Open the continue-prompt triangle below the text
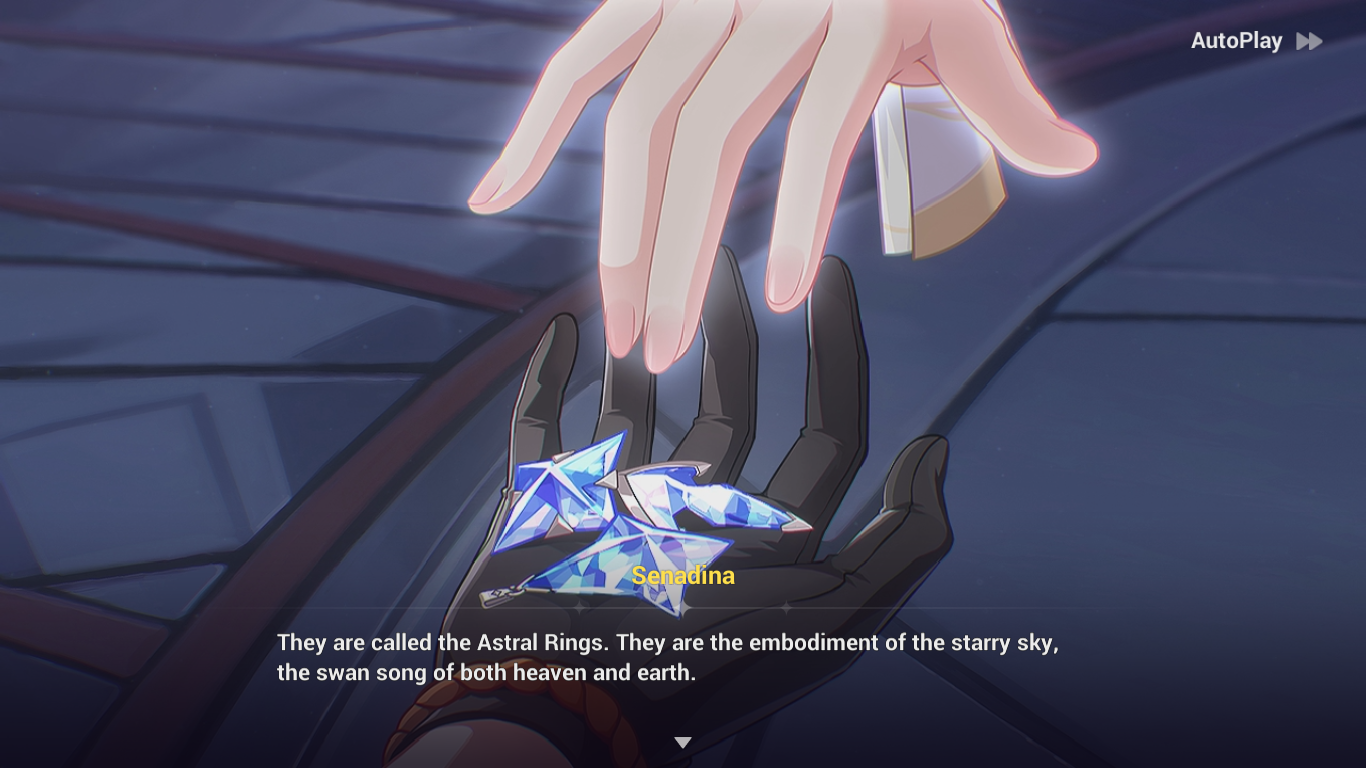This screenshot has width=1366, height=768. pyautogui.click(x=683, y=742)
